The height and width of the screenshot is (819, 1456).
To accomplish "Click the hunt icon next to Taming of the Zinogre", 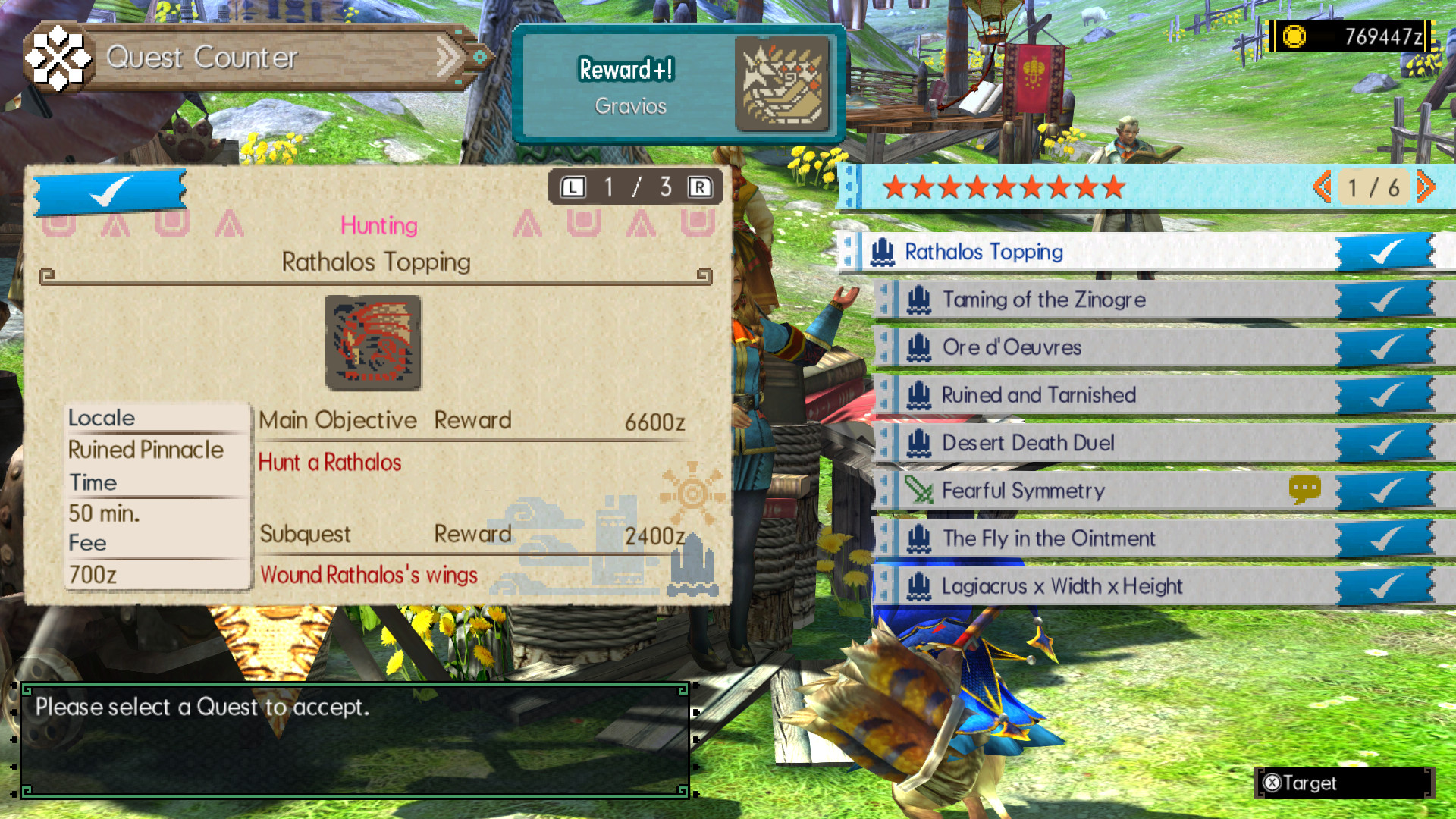I will (x=920, y=300).
